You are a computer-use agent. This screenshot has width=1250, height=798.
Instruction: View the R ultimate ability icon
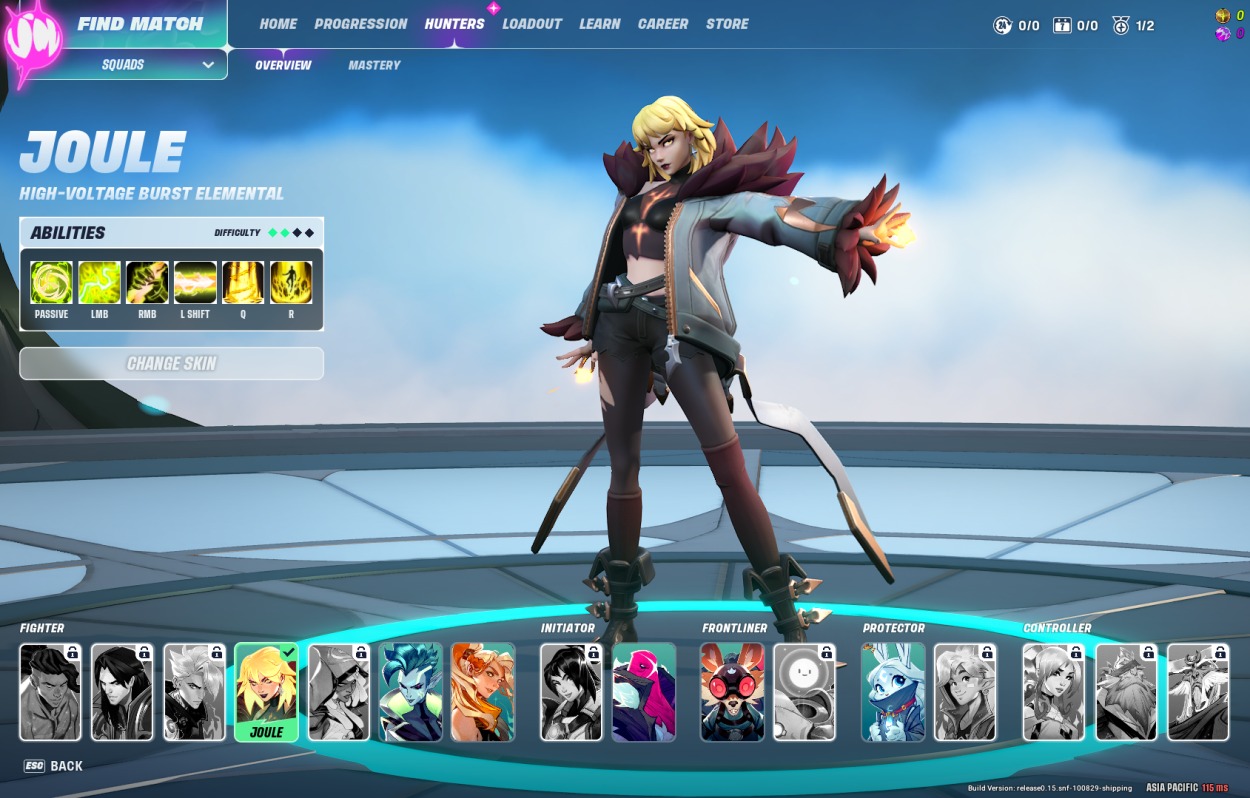pos(291,283)
